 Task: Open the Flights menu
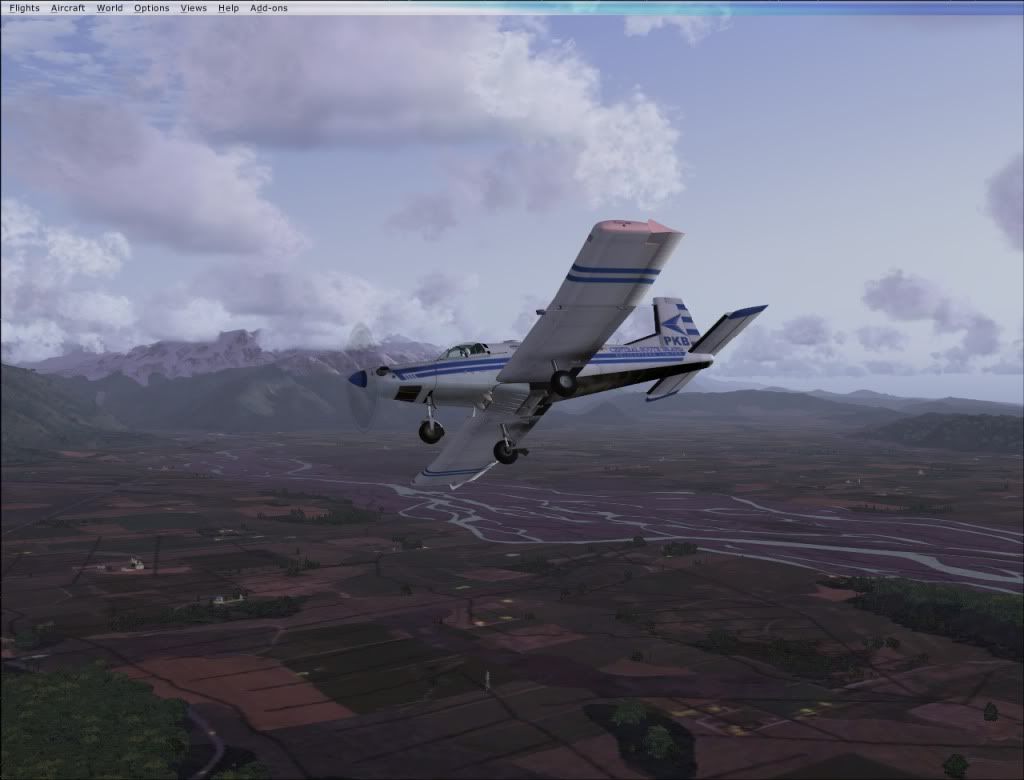tap(24, 8)
